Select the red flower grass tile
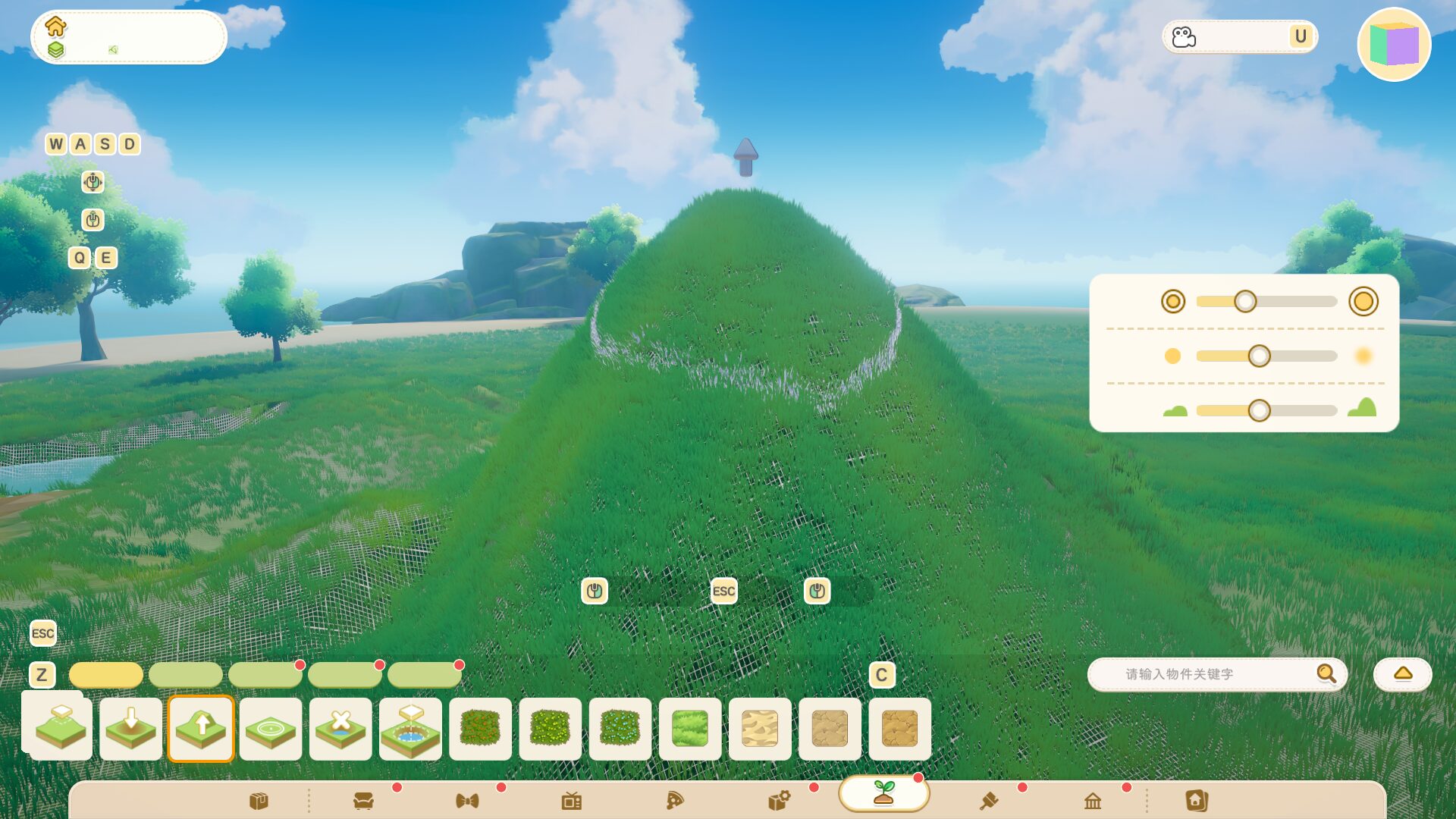The width and height of the screenshot is (1456, 819). [x=480, y=729]
